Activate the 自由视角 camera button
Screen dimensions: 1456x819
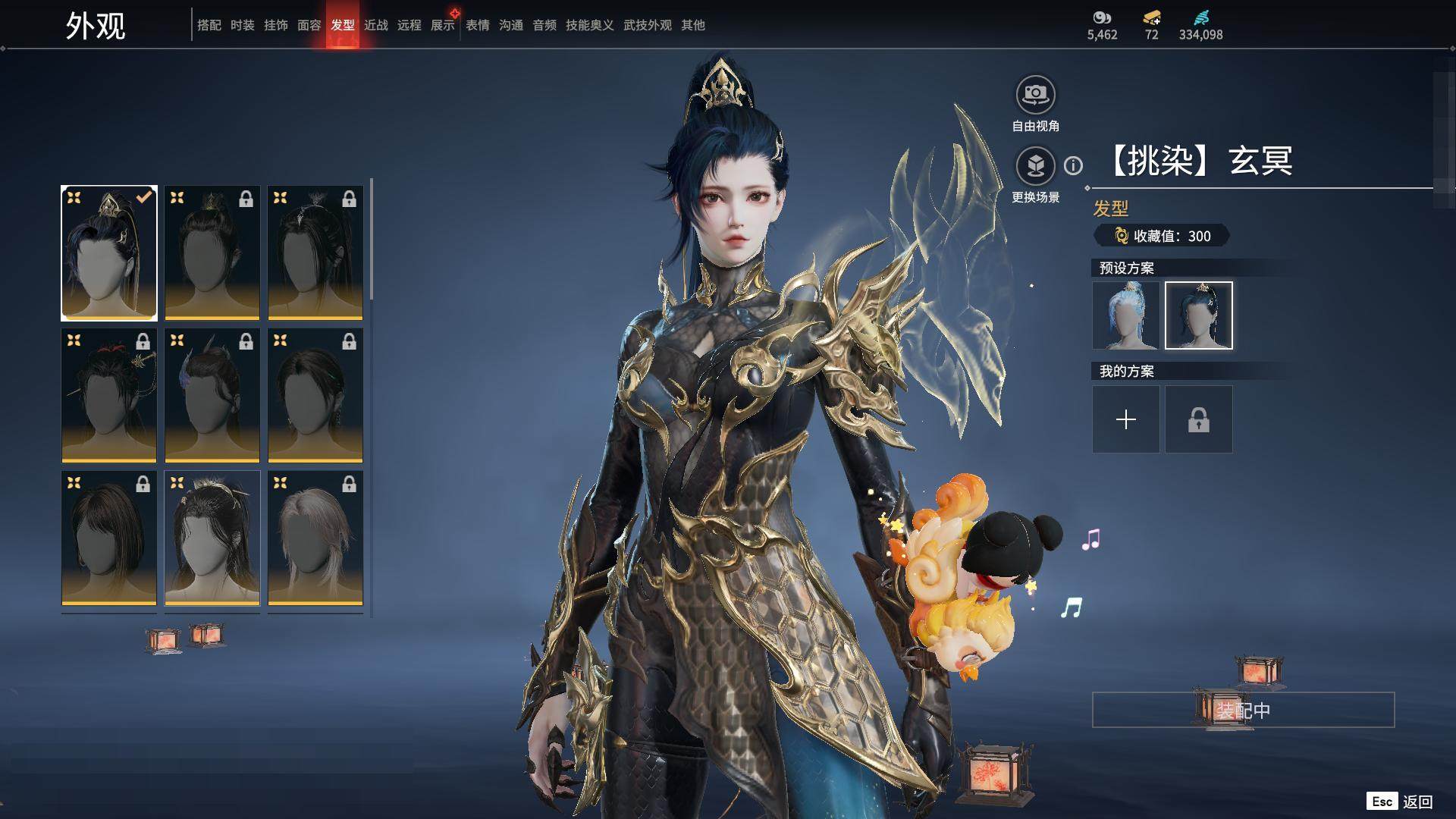pyautogui.click(x=1035, y=96)
